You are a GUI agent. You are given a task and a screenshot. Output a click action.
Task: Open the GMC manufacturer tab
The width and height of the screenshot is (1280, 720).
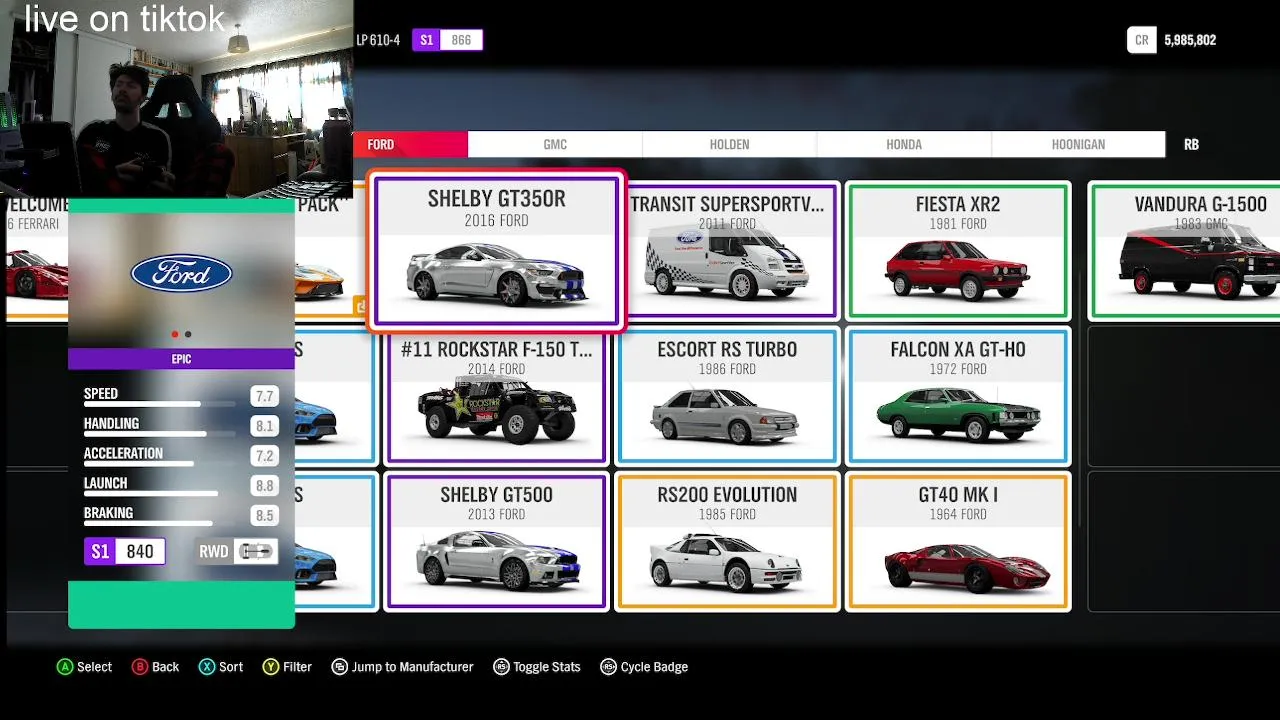click(555, 145)
